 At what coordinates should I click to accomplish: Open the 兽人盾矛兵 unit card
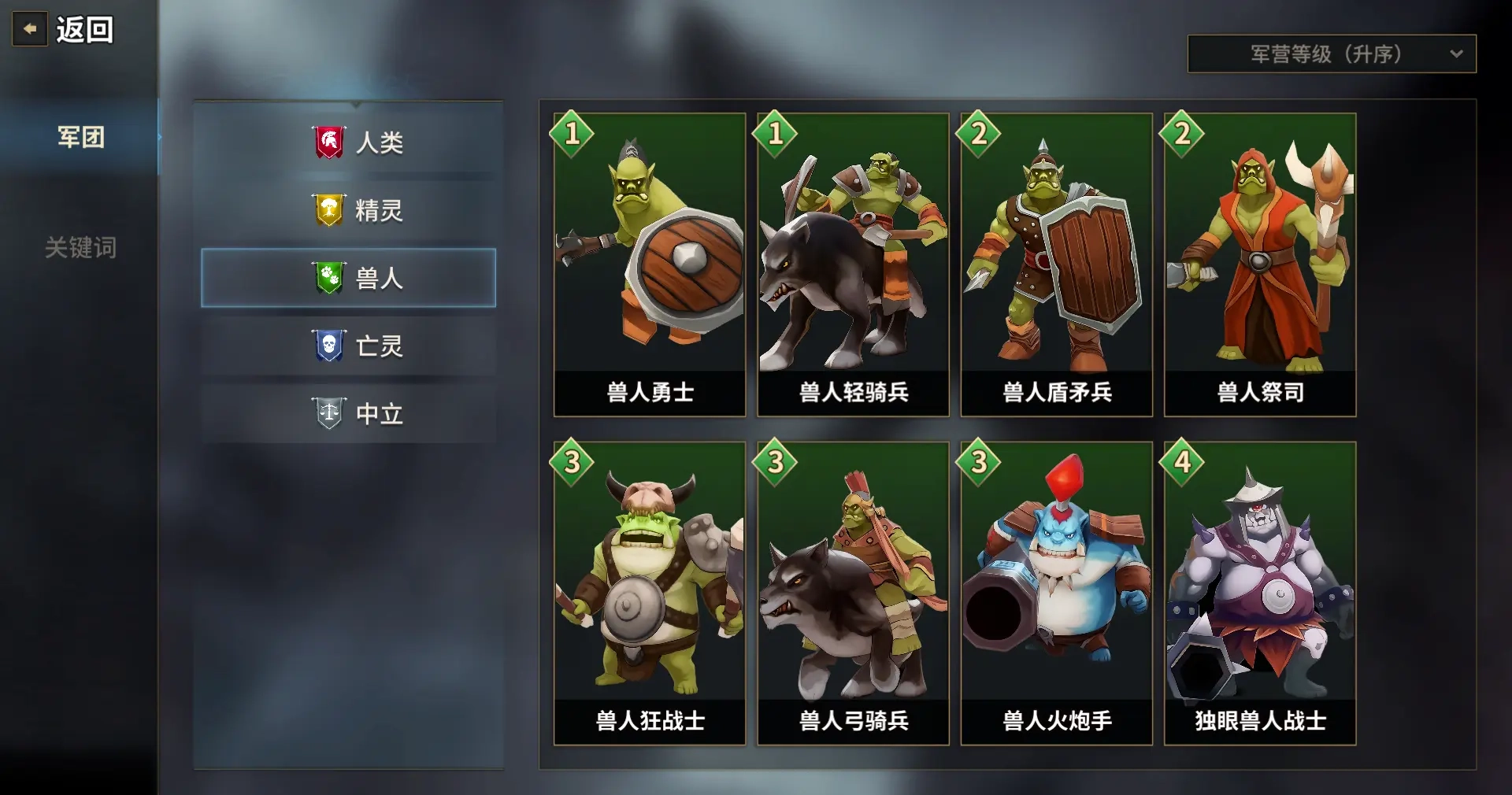(1056, 264)
